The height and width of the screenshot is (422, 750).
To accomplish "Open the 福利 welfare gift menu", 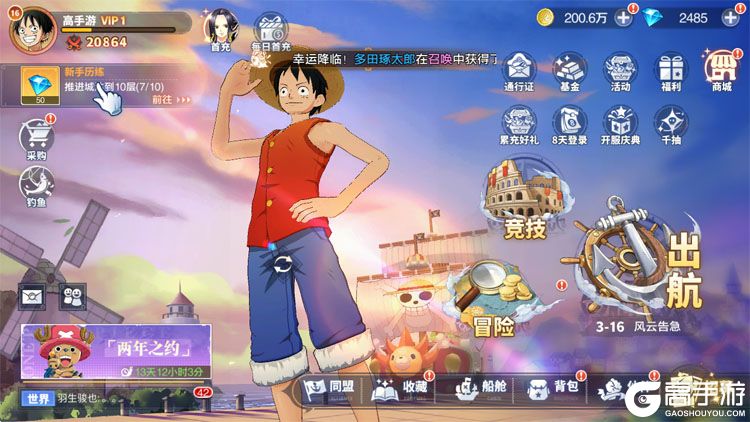I will click(x=671, y=70).
